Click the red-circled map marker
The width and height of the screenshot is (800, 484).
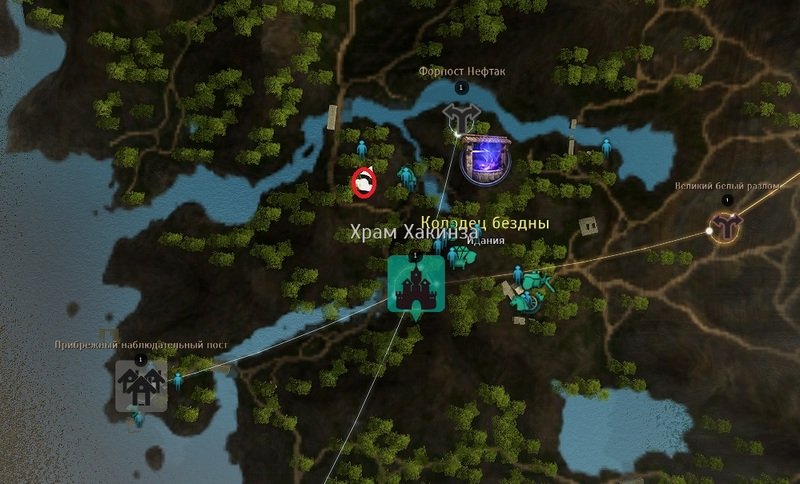tap(364, 182)
